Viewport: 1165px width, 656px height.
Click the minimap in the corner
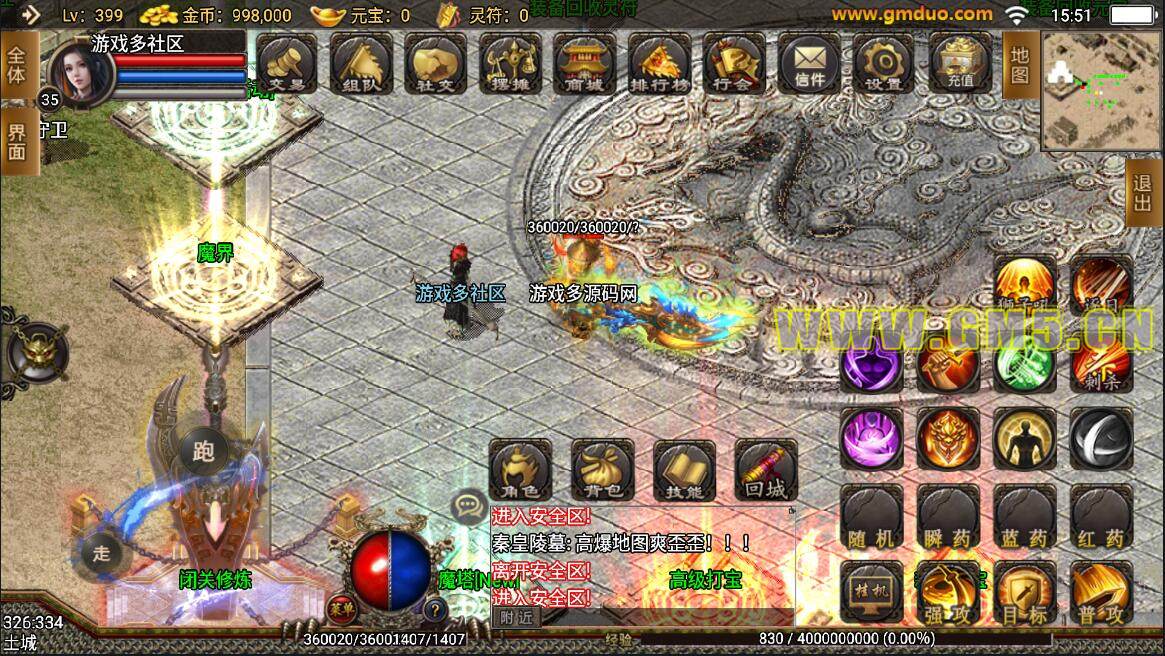click(1101, 90)
